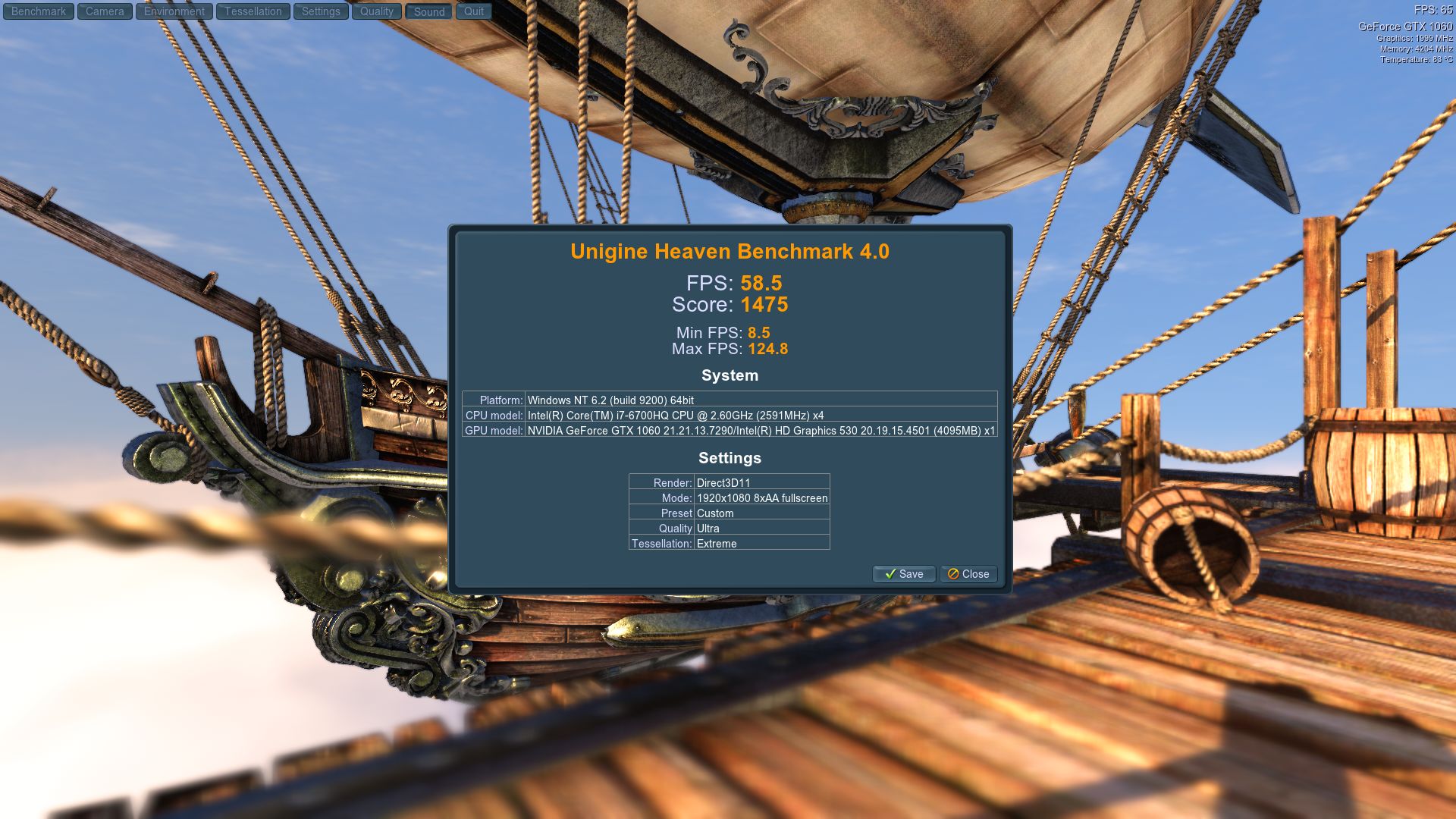Viewport: 1456px width, 819px height.
Task: Quit the Heaven benchmark
Action: [474, 11]
